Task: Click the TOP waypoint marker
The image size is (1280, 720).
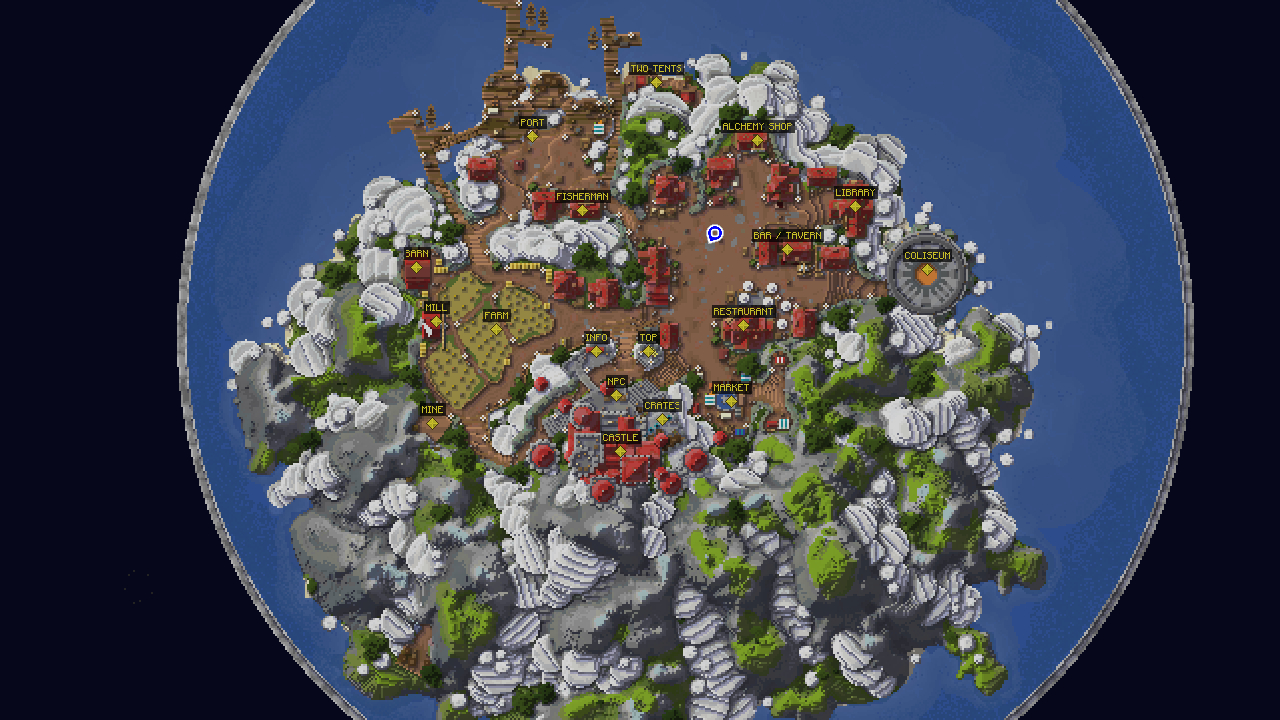Action: tap(648, 350)
